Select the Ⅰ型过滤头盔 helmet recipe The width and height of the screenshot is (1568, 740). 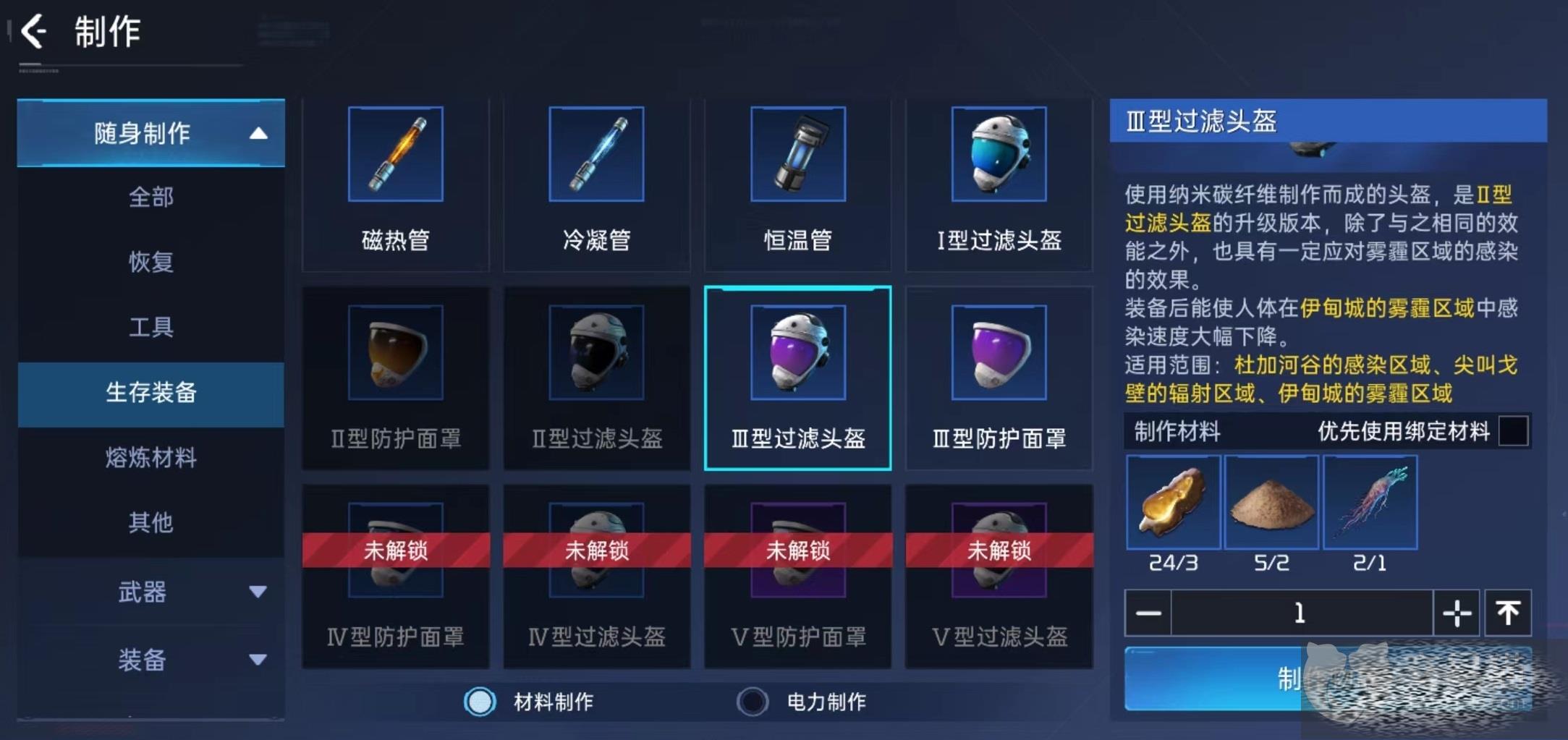[999, 184]
